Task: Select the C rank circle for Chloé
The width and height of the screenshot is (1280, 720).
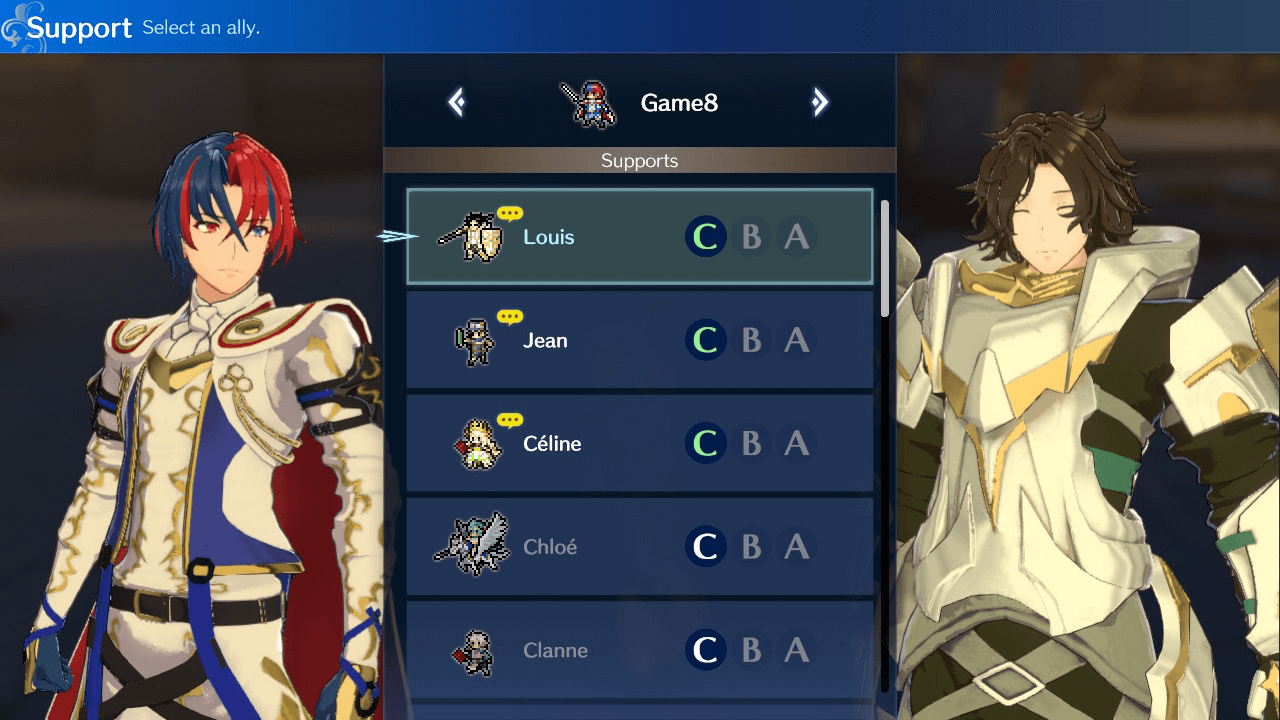Action: [x=705, y=547]
